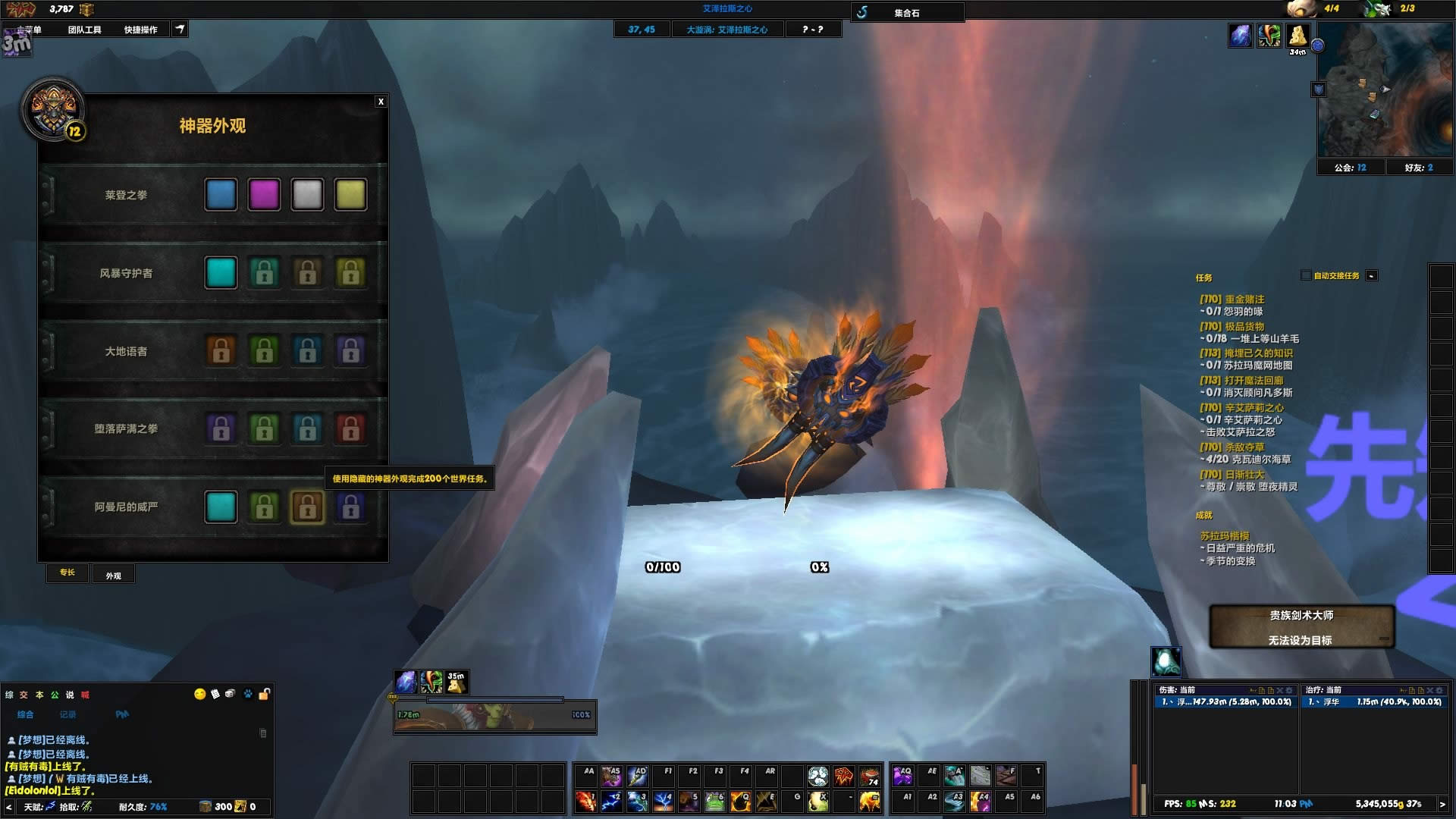The height and width of the screenshot is (819, 1456).
Task: Select the teal swatch for 风暴守护者
Action: [x=221, y=273]
